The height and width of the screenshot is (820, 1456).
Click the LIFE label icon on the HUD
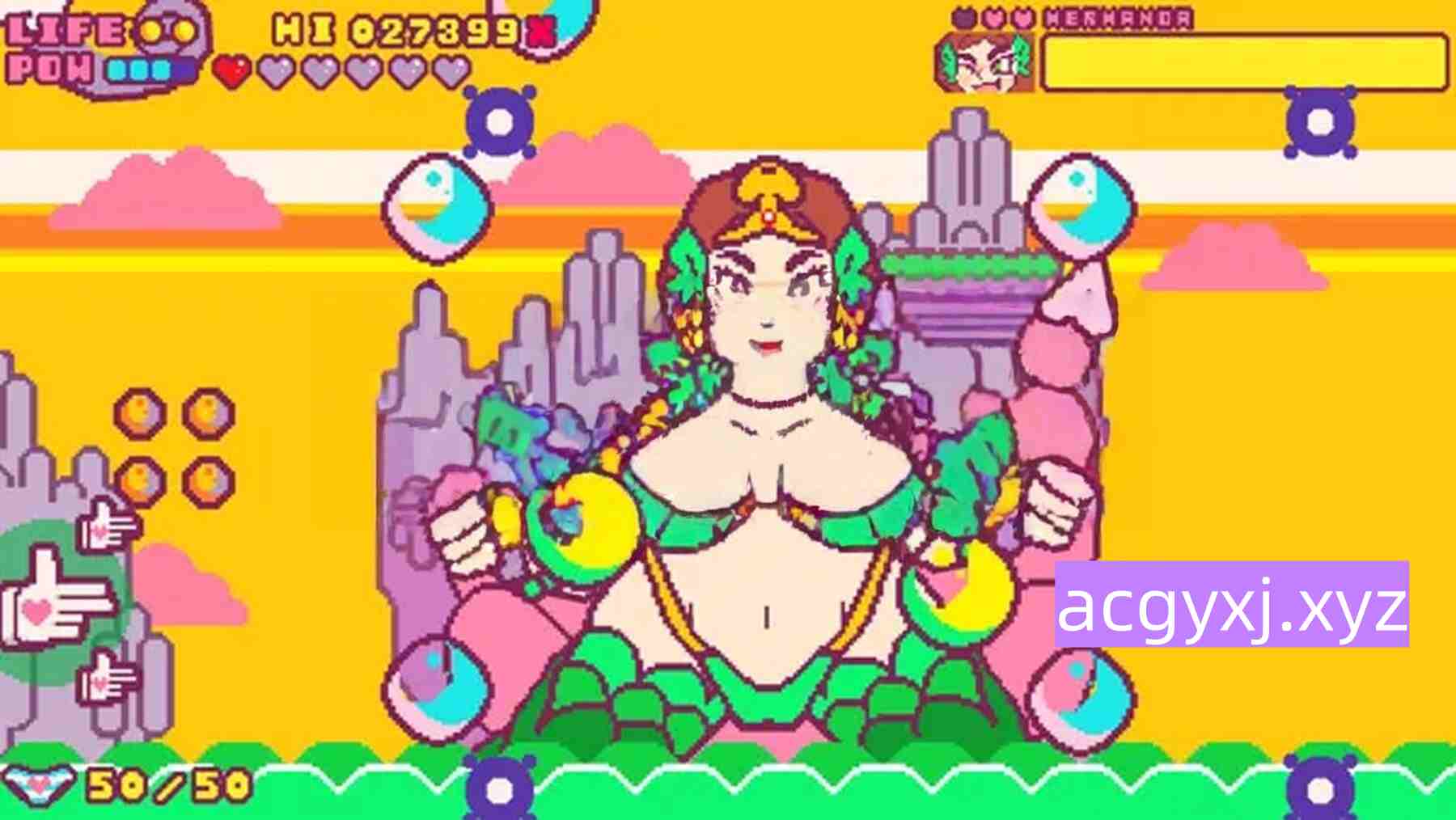point(65,29)
